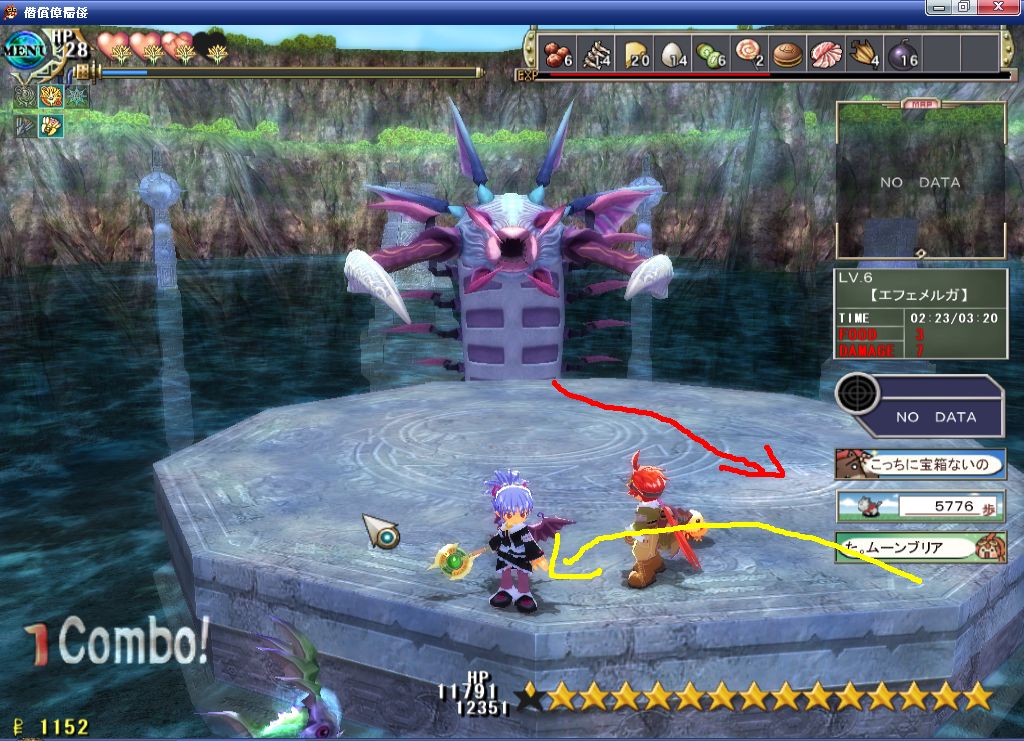Select the teal snowflake skill icon
Image resolution: width=1024 pixels, height=741 pixels.
(77, 97)
